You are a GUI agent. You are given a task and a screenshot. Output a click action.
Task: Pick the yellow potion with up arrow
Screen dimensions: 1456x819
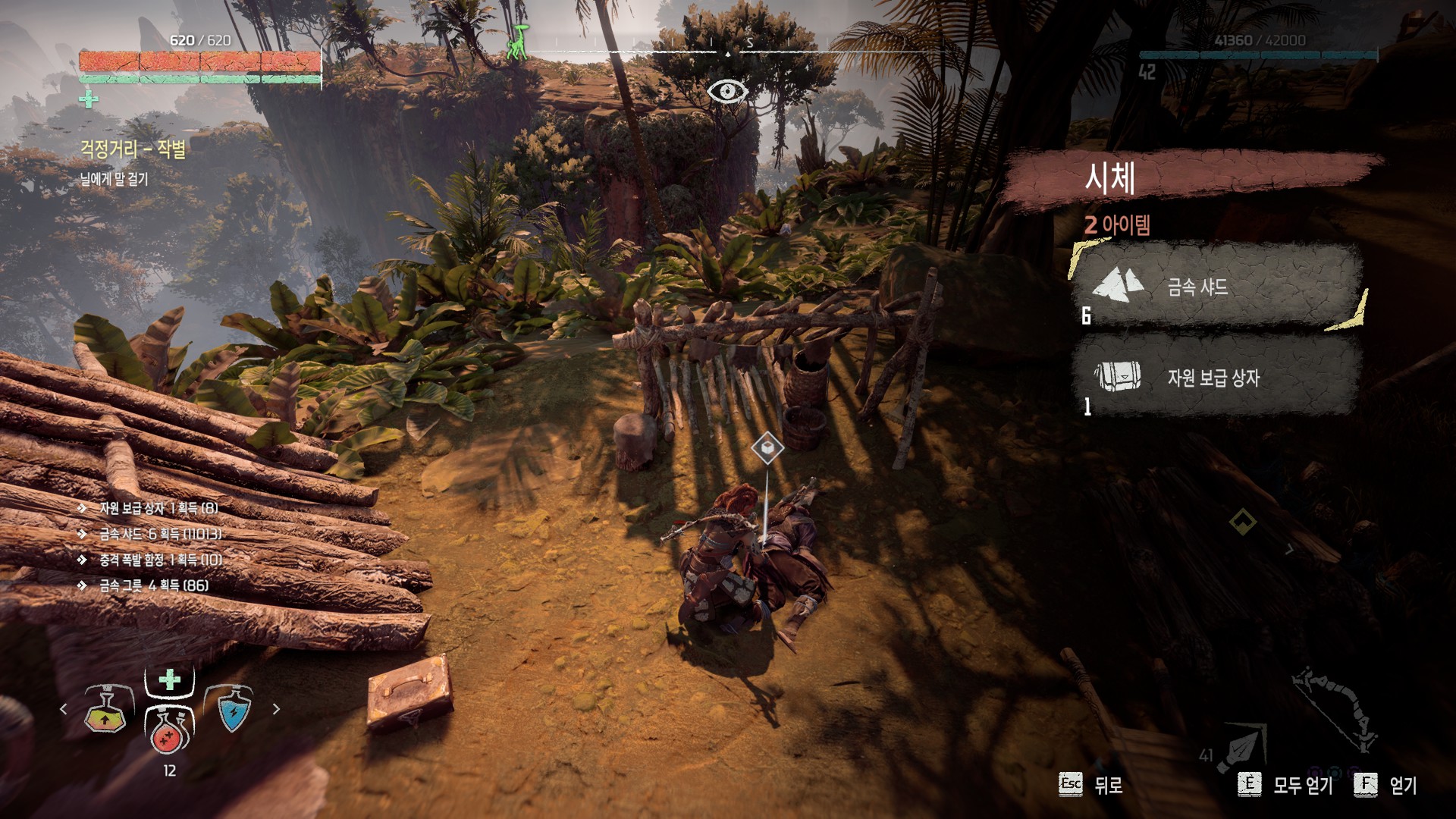(105, 711)
